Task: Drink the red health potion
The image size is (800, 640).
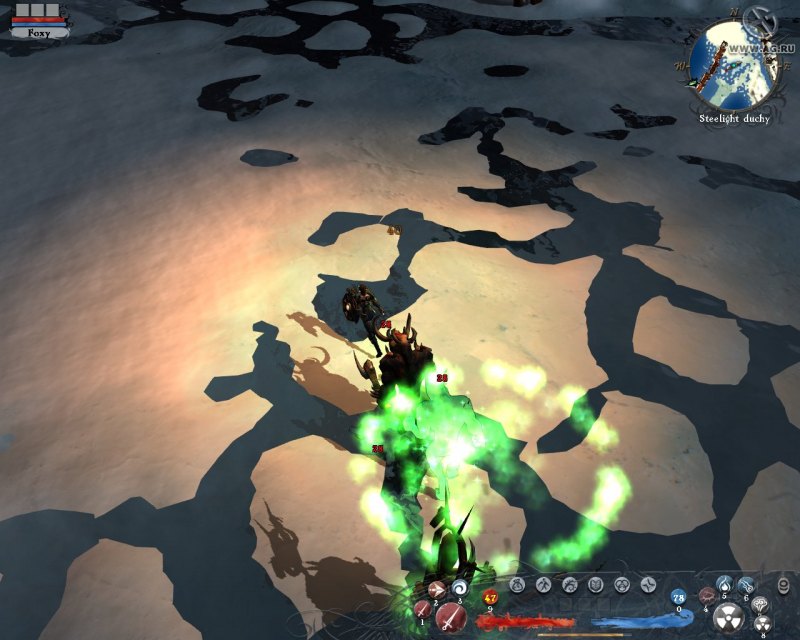Action: 491,598
